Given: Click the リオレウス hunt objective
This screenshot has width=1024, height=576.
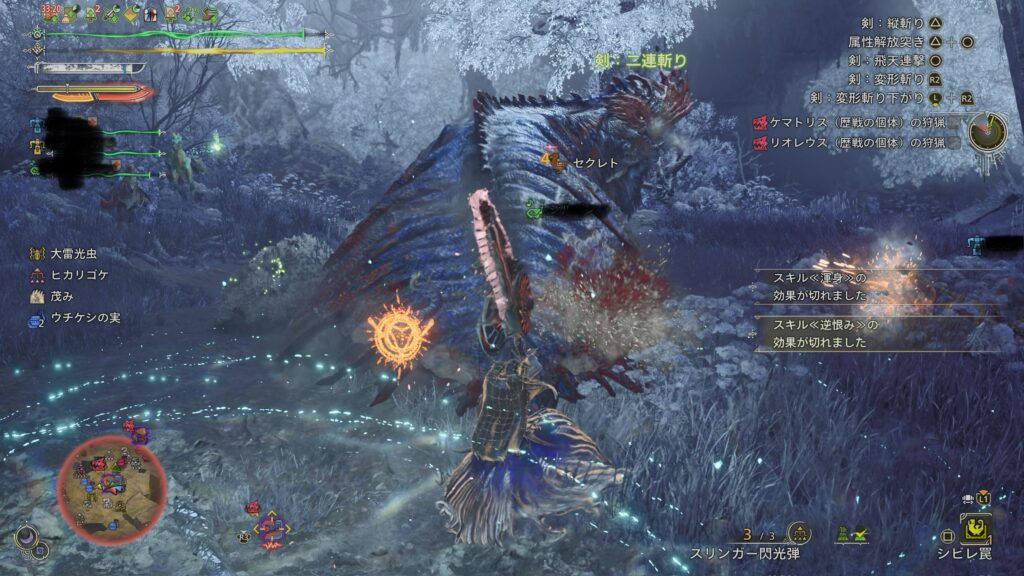Looking at the screenshot, I should [x=857, y=143].
